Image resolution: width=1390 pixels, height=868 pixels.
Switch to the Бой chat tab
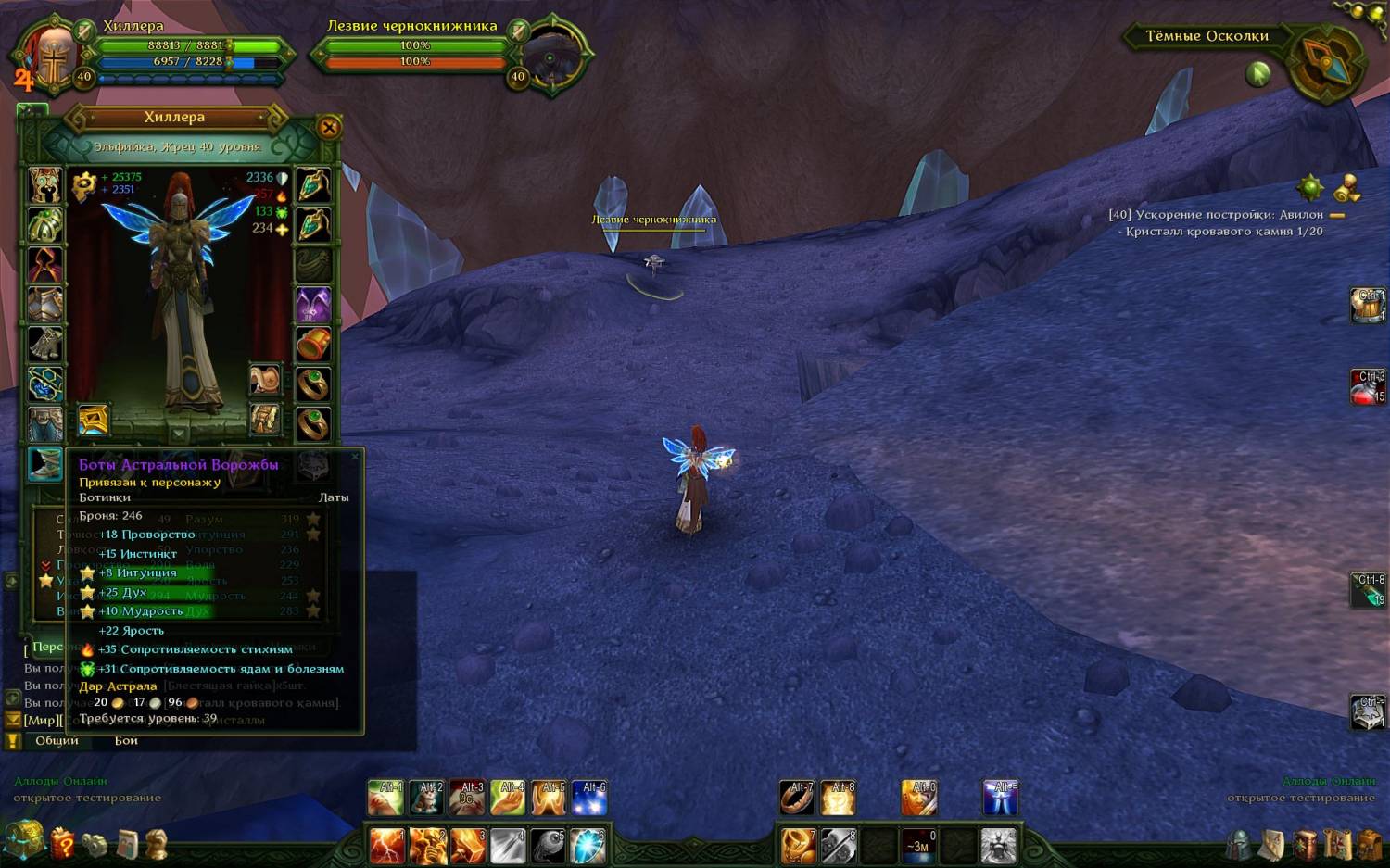click(x=126, y=740)
